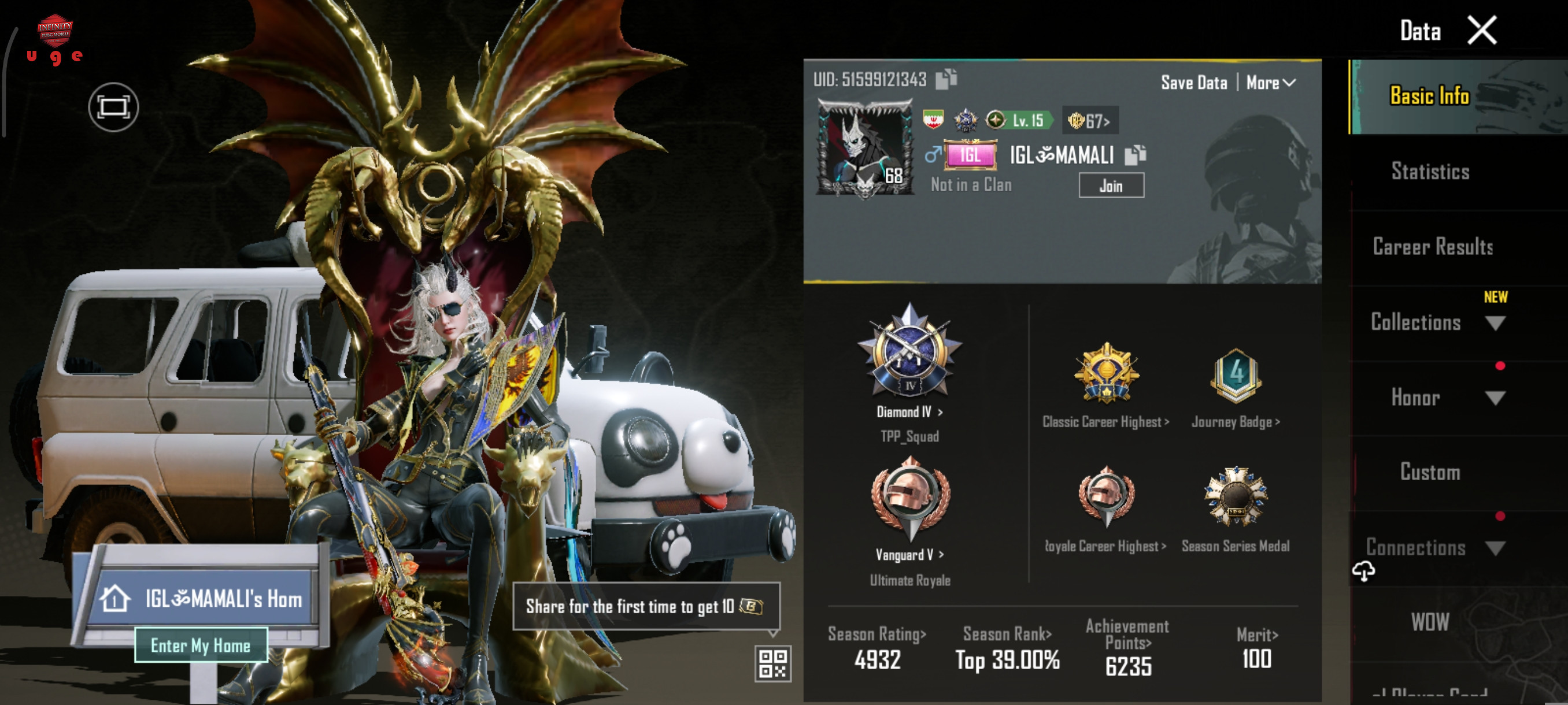The image size is (1568, 705).
Task: Switch to the Statistics tab
Action: pos(1430,172)
